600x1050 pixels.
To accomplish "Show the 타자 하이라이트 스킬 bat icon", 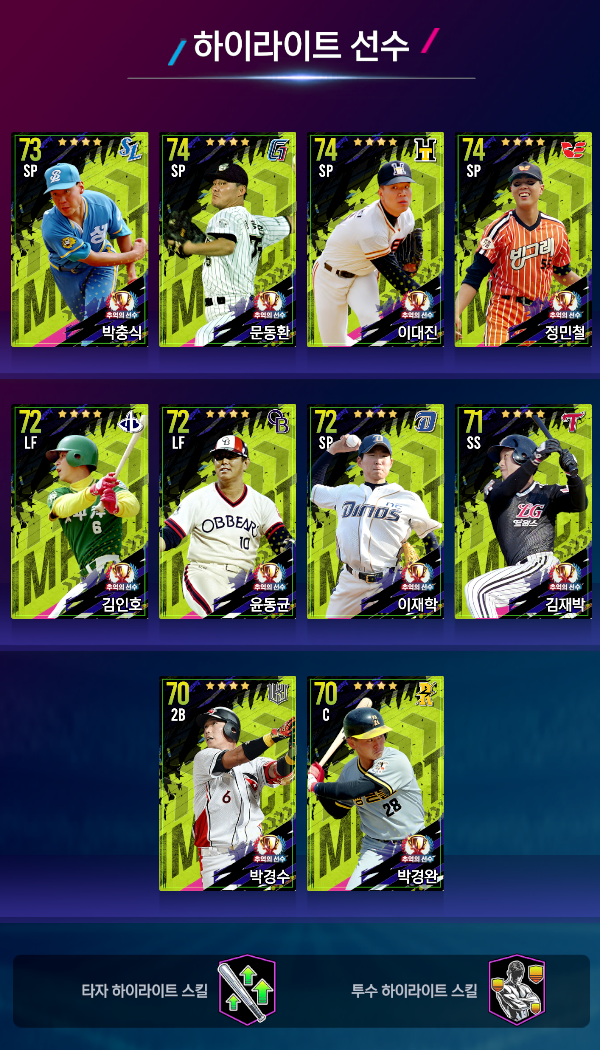I will [247, 990].
